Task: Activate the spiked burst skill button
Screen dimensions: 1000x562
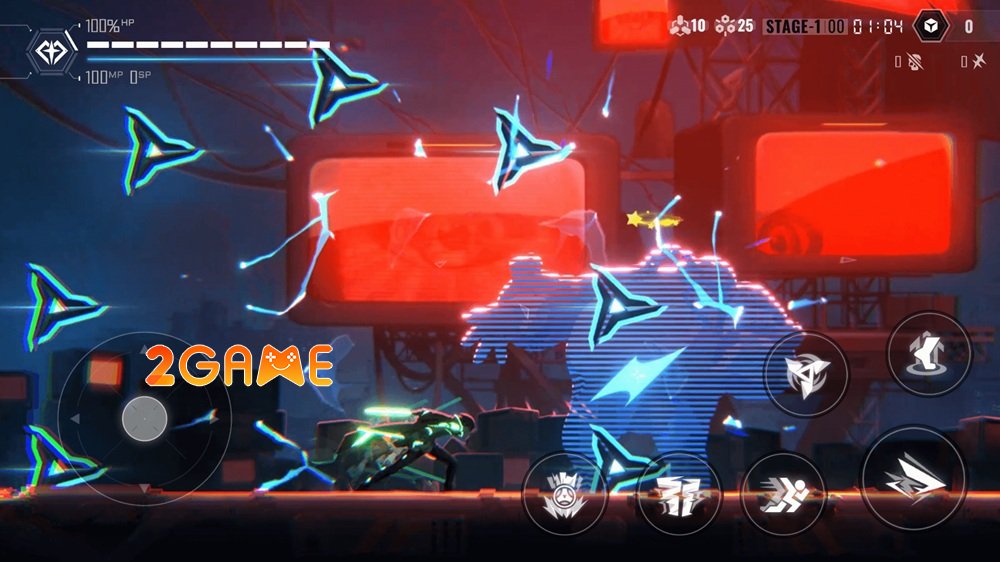Action: pos(565,494)
